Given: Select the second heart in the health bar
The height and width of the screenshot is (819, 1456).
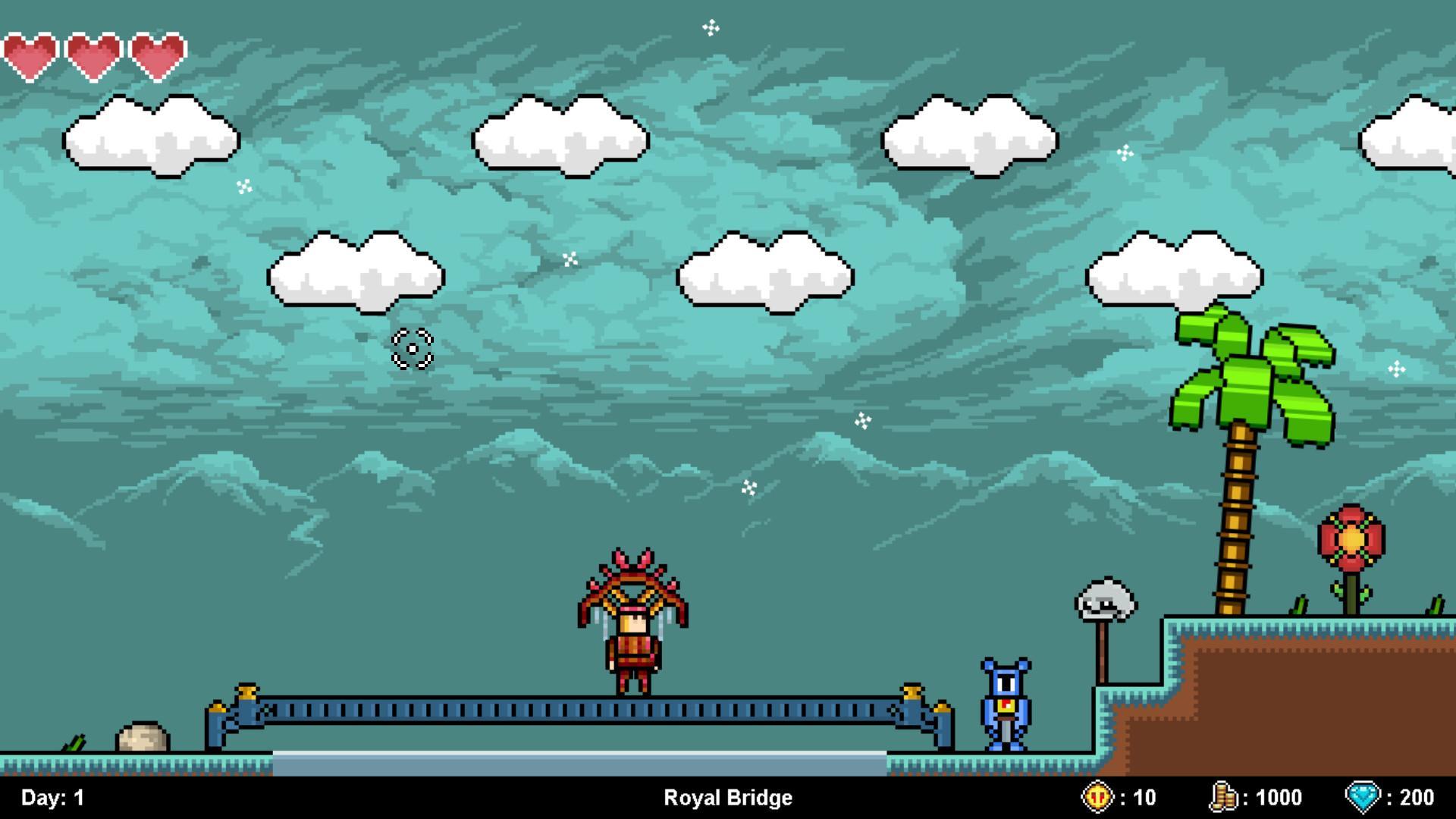Looking at the screenshot, I should [x=94, y=50].
